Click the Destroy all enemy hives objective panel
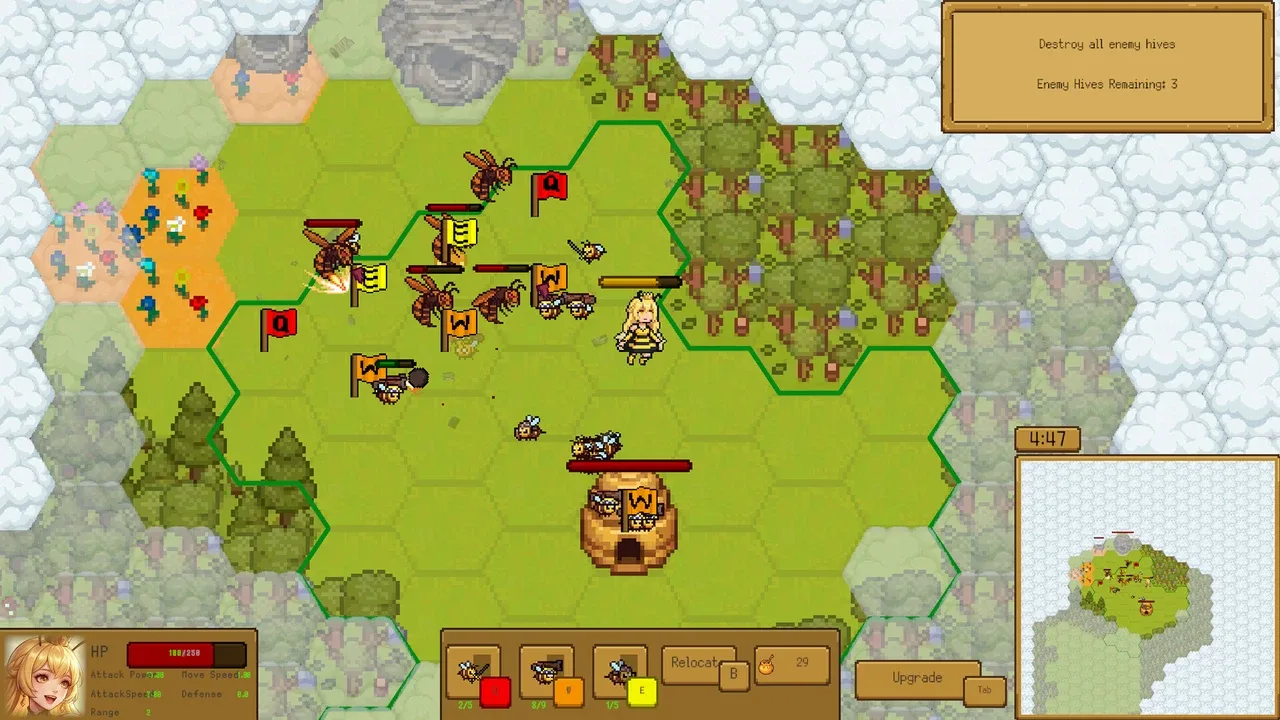The width and height of the screenshot is (1280, 720). 1106,65
